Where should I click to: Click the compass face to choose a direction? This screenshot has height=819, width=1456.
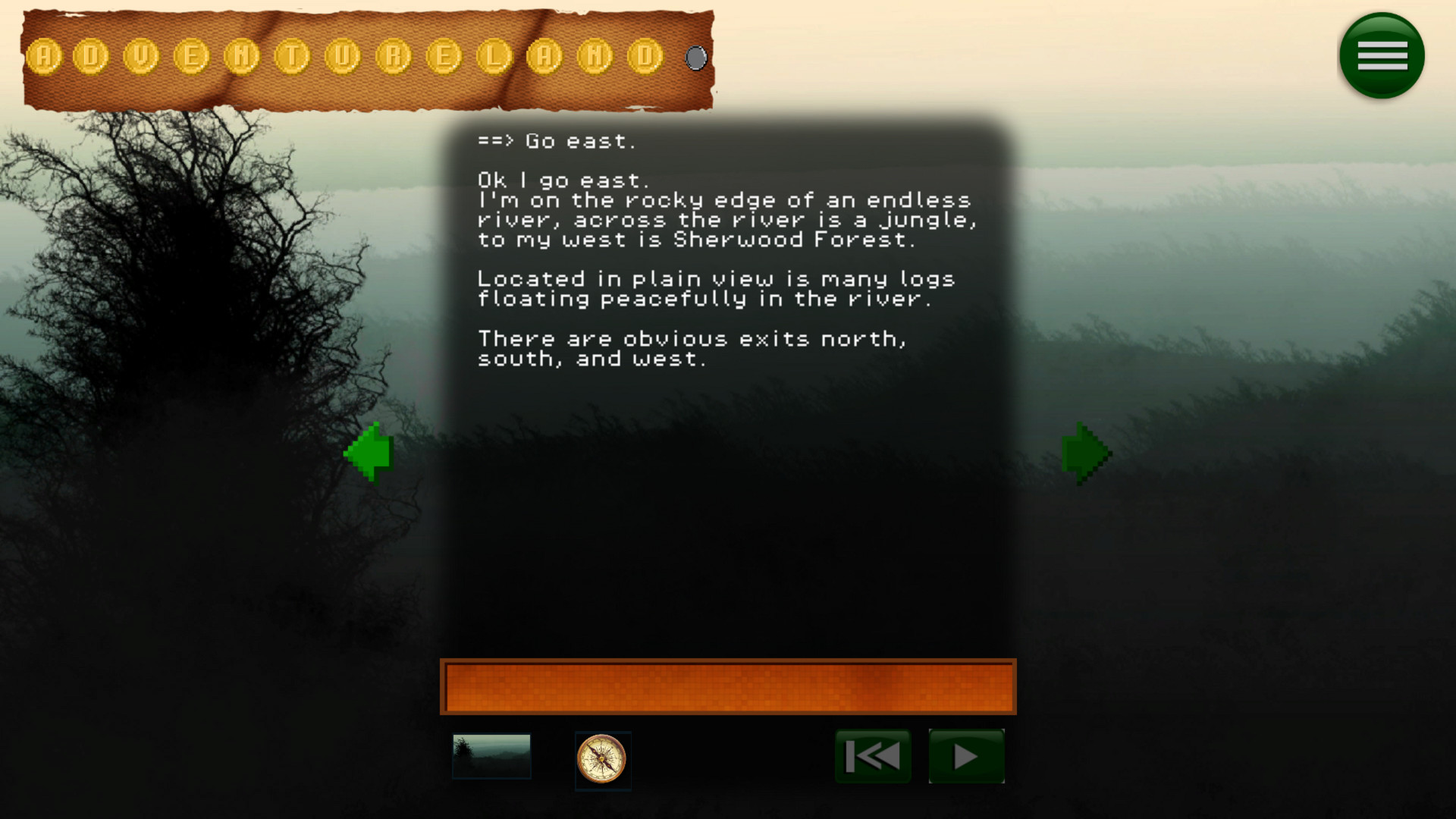click(x=603, y=761)
